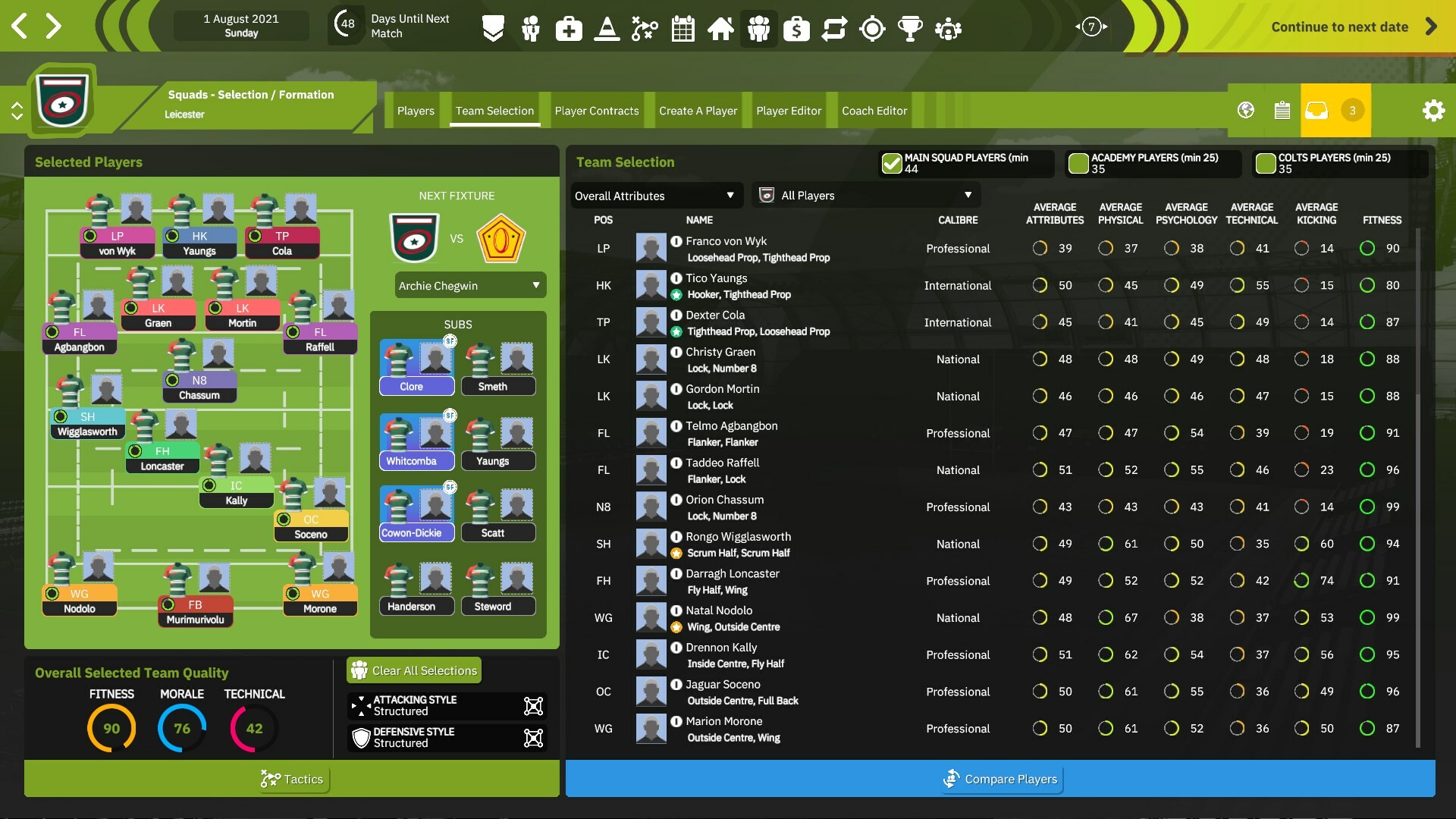The image size is (1456, 819).
Task: Enable the Academy Players filter
Action: [x=1078, y=162]
